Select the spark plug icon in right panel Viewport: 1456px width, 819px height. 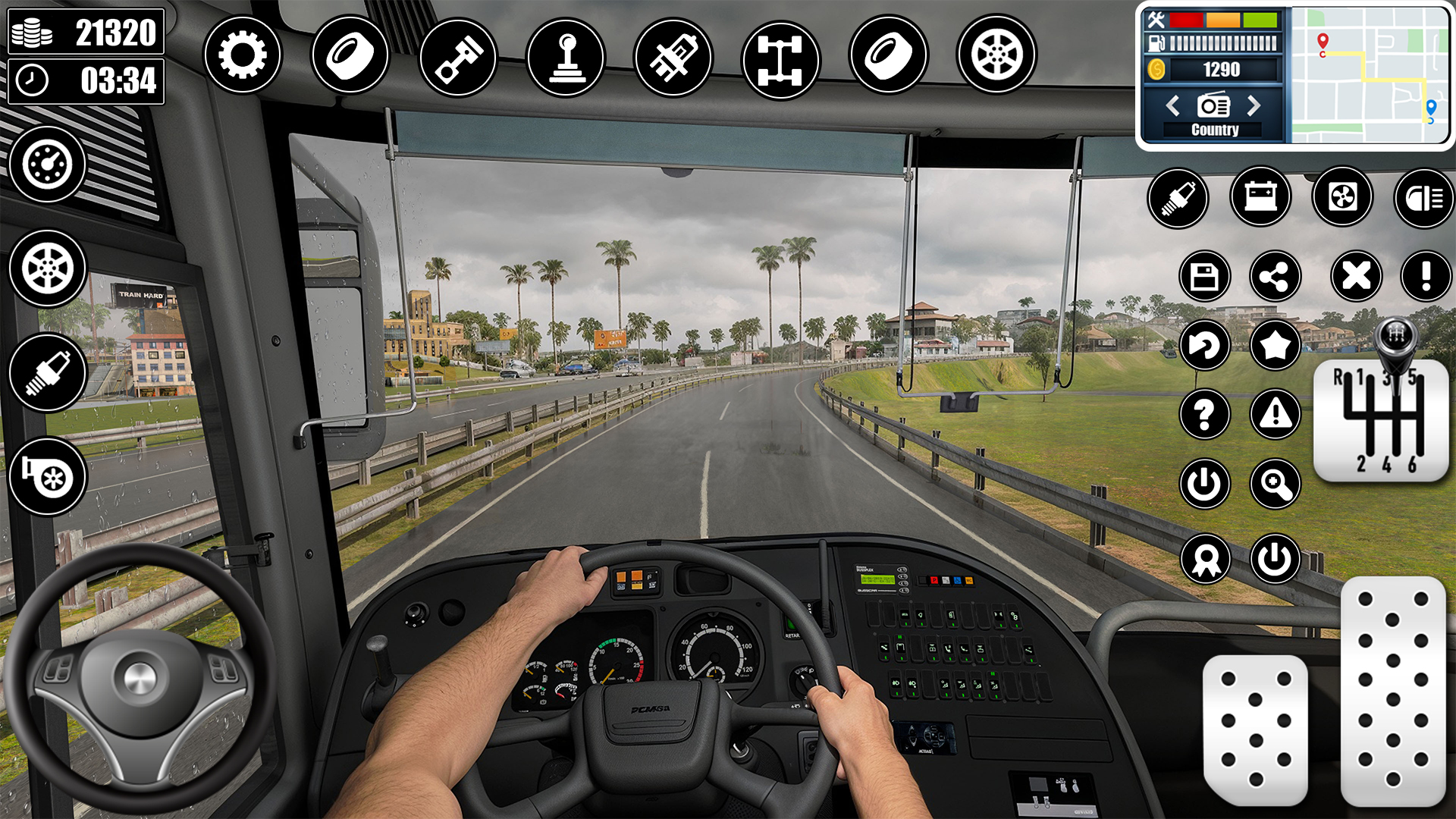pos(1178,197)
